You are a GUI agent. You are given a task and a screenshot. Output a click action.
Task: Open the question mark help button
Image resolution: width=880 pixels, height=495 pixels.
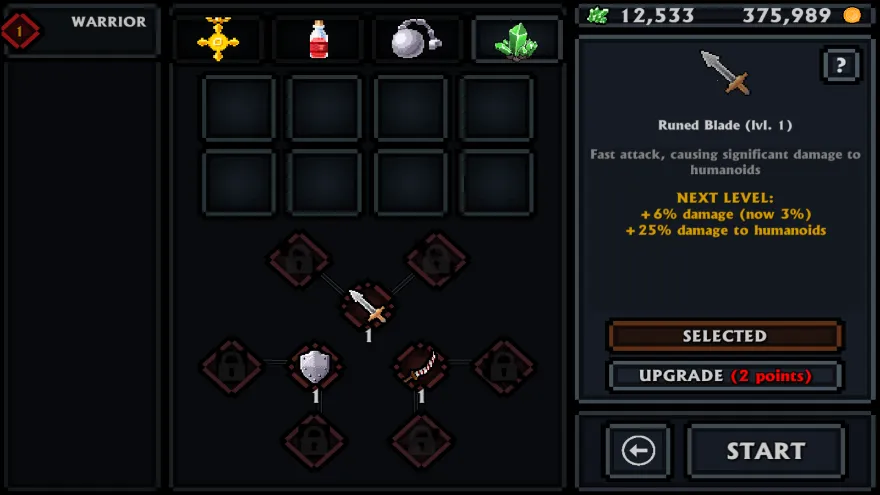[x=840, y=66]
